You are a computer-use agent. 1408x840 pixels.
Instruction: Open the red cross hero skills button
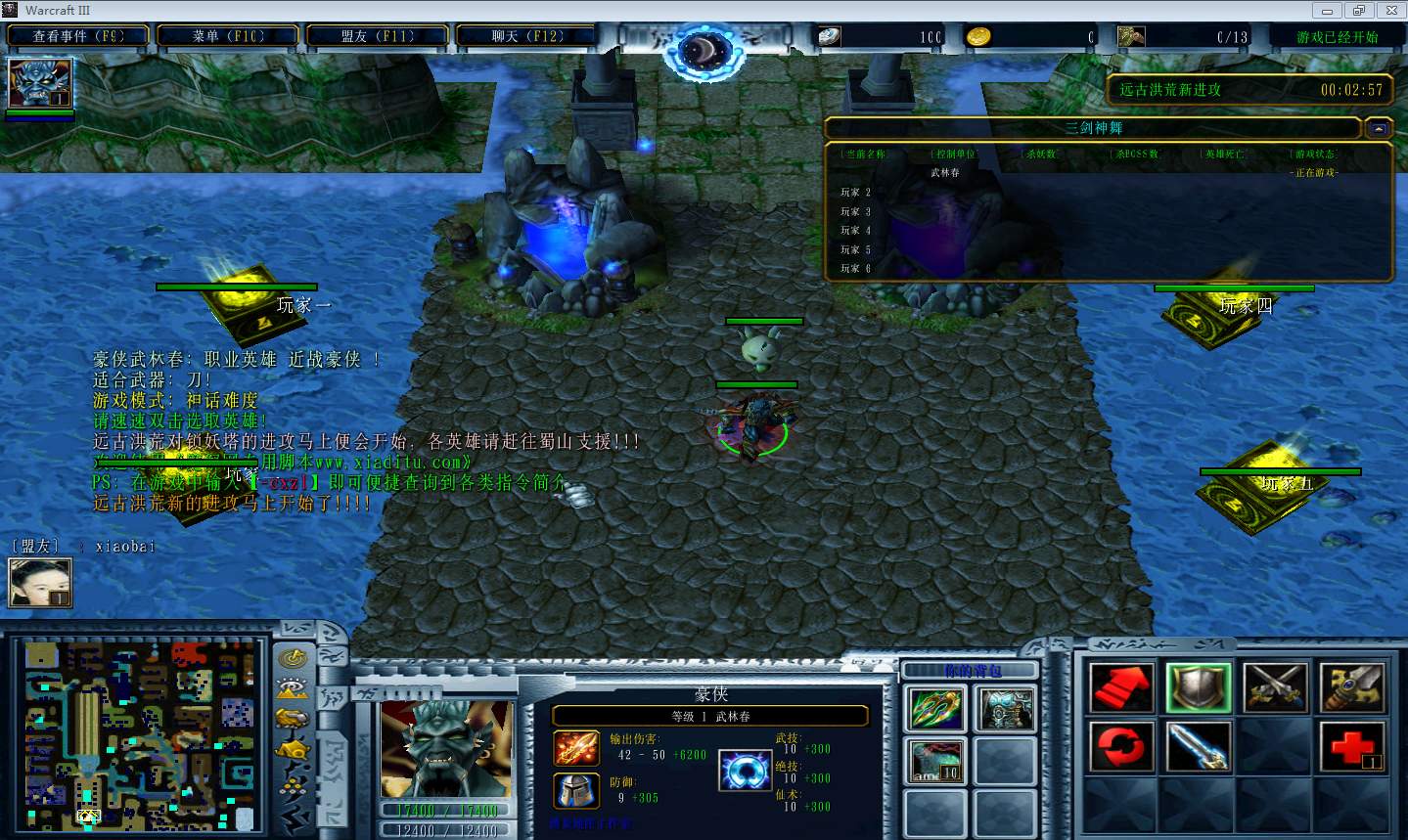(1352, 748)
